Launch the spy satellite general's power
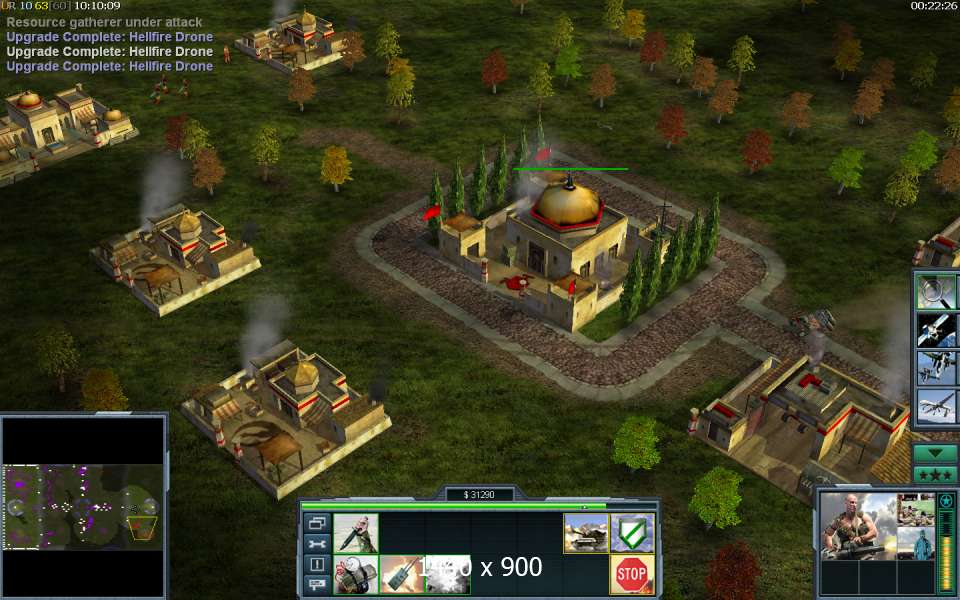960x600 pixels. click(x=937, y=330)
